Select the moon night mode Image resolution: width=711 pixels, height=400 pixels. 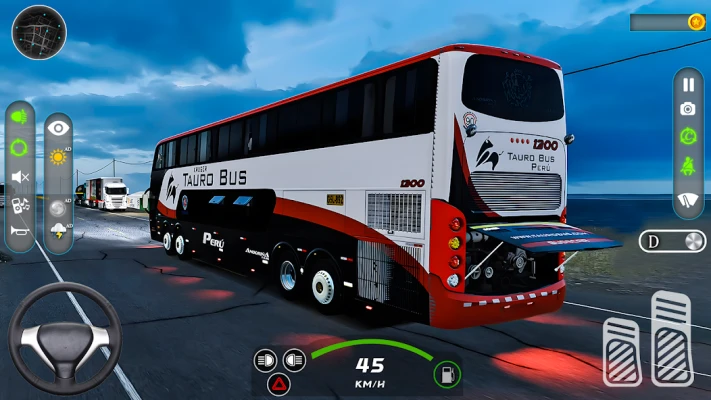(59, 206)
